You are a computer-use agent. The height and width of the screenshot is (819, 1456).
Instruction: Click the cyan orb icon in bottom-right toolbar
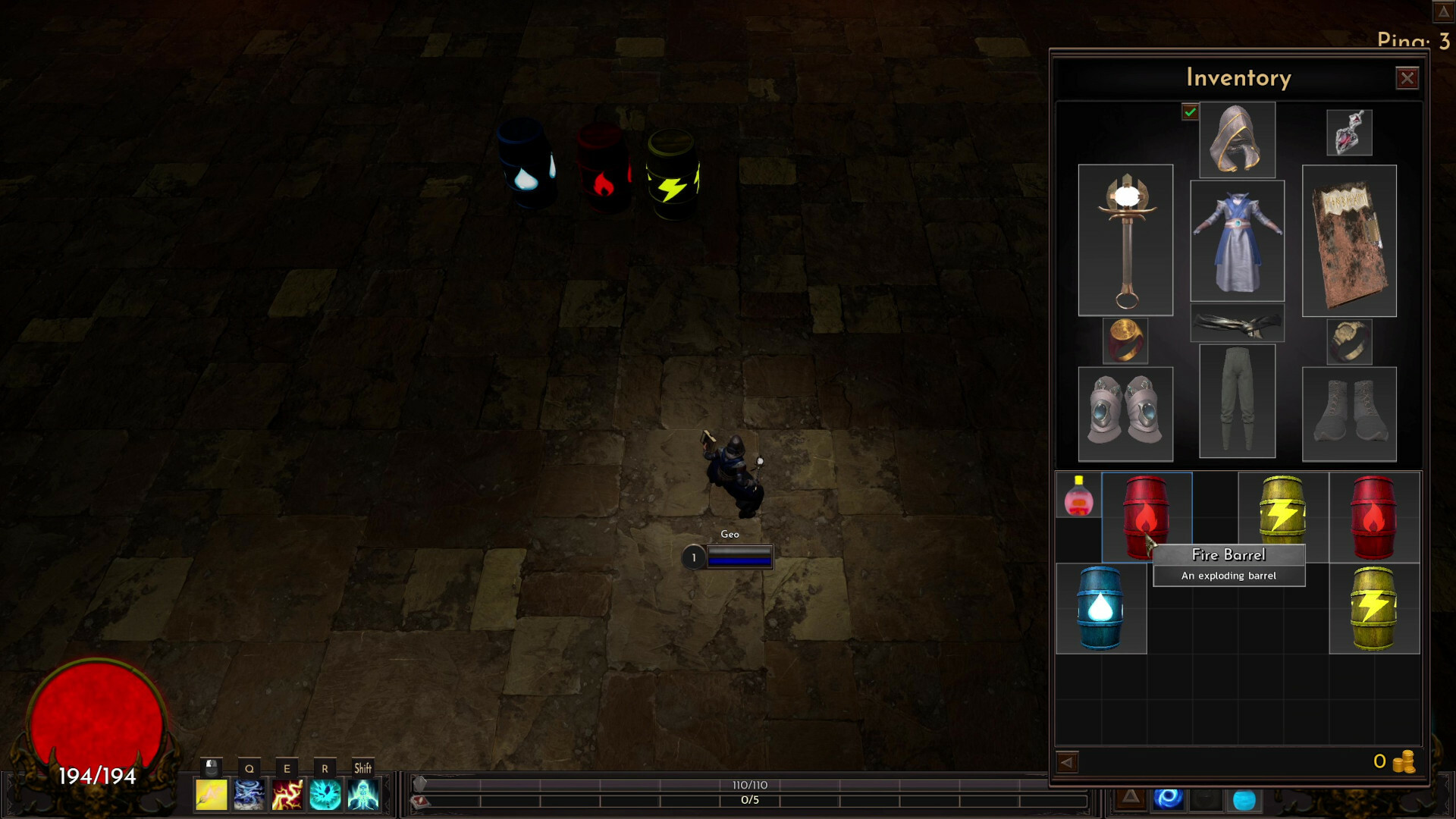click(x=1244, y=799)
